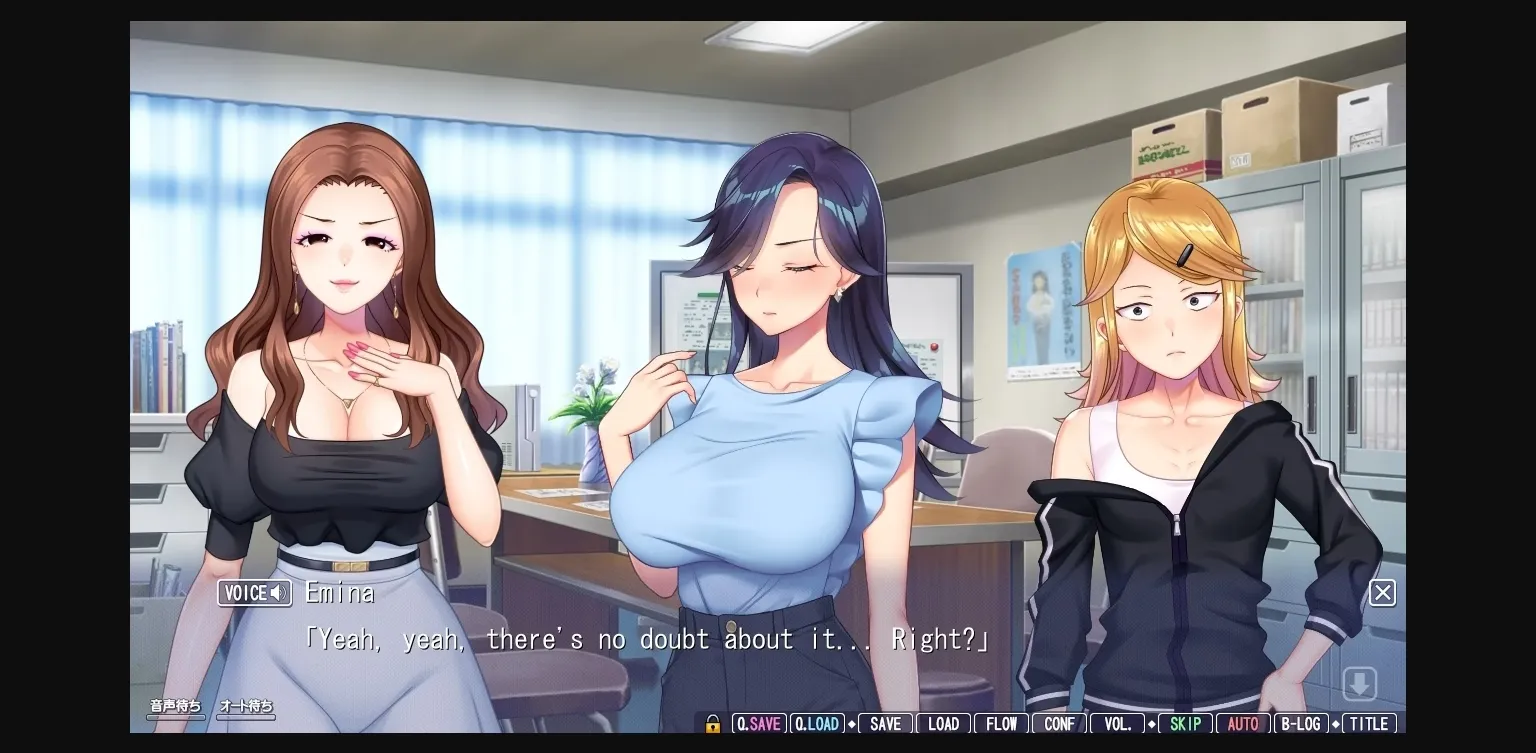The width and height of the screenshot is (1536, 753).
Task: Click the padlock icon on the bottom toolbar
Action: [x=712, y=723]
